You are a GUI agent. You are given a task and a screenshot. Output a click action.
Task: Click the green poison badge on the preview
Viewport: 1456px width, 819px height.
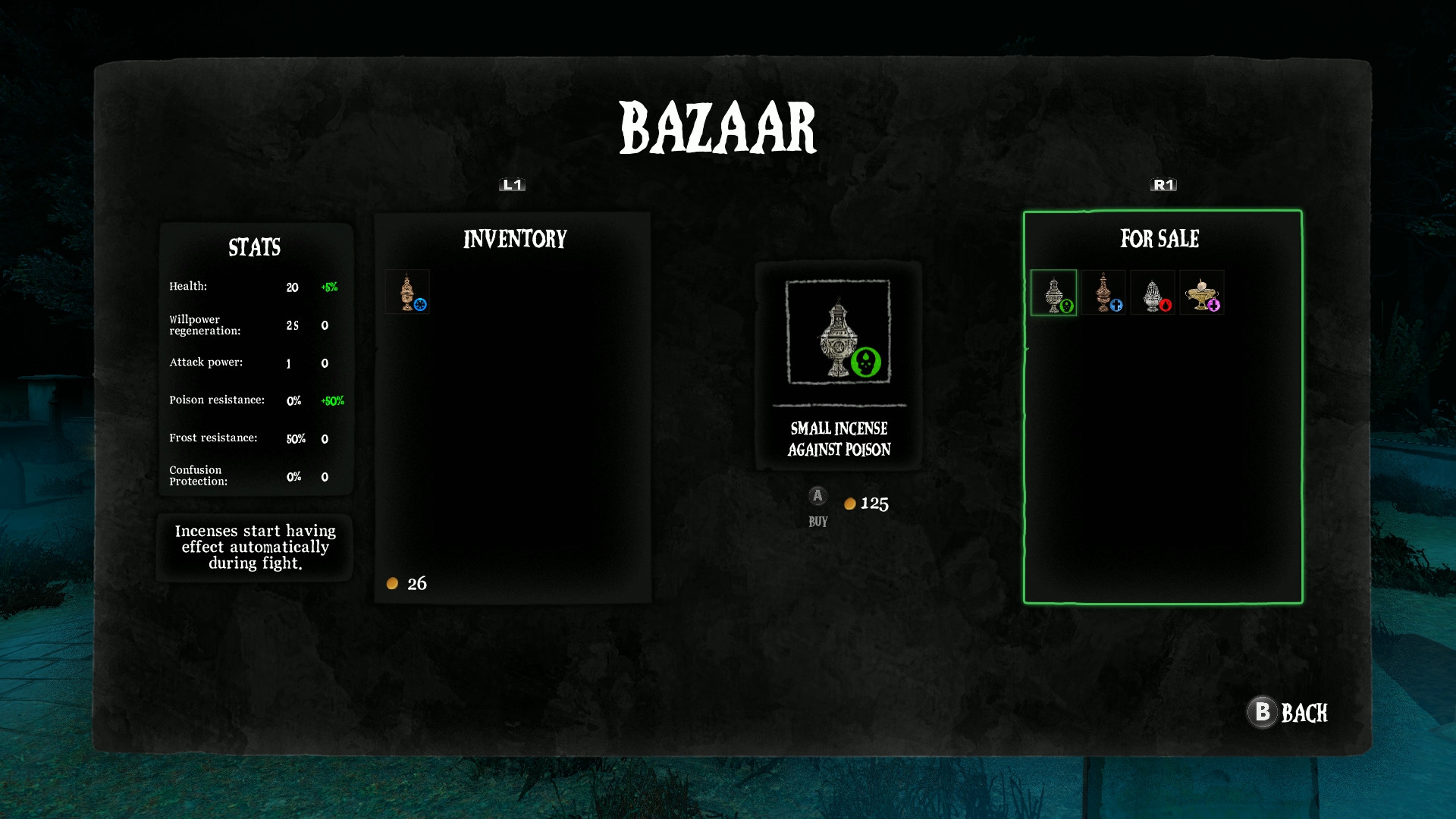tap(864, 362)
